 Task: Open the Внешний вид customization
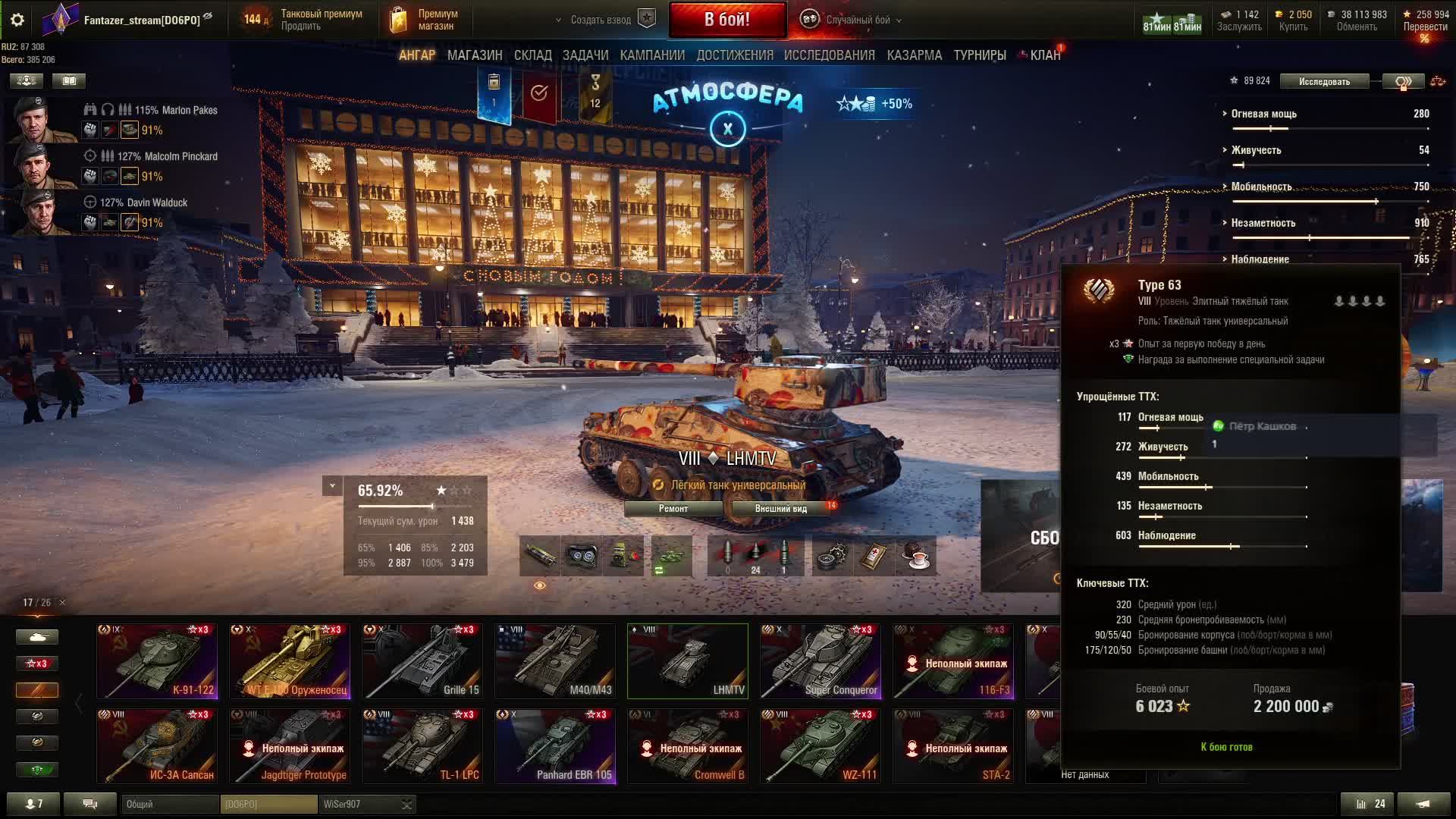coord(780,509)
